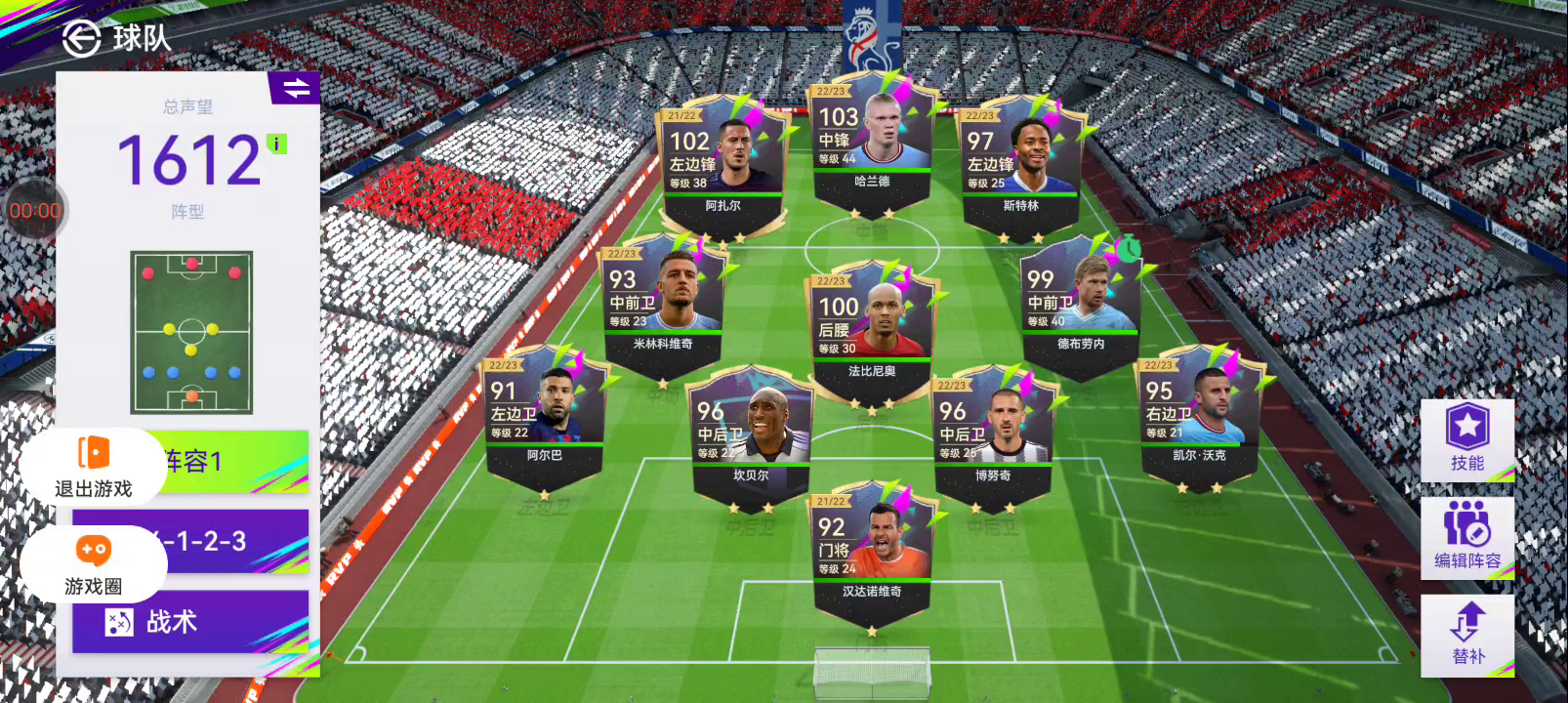The image size is (1568, 703).
Task: Tap 退出游戏 to exit the game
Action: (x=93, y=466)
